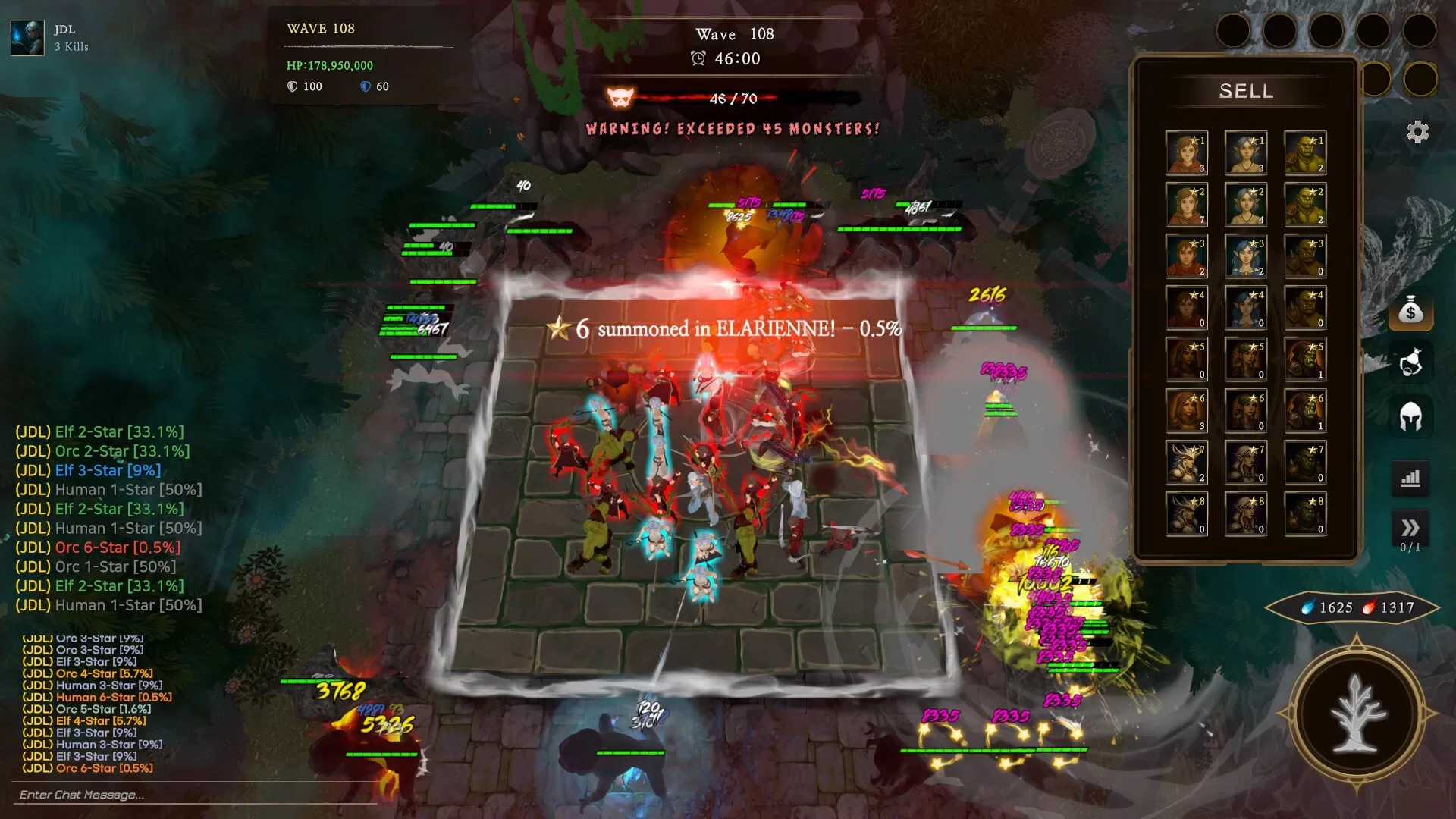Image resolution: width=1456 pixels, height=819 pixels.
Task: Open the circular arrows icon below money bag
Action: [x=1410, y=362]
